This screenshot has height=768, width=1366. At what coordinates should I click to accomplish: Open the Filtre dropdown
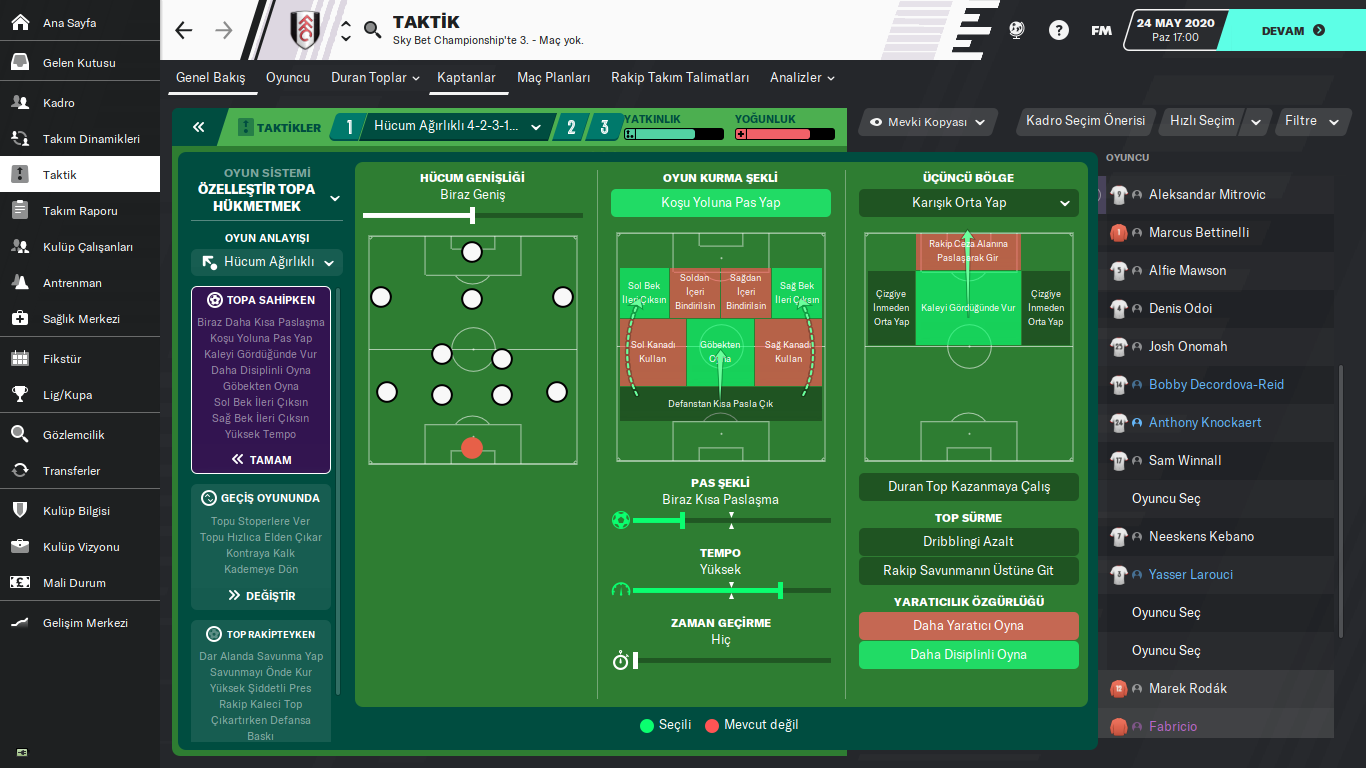pos(1311,121)
